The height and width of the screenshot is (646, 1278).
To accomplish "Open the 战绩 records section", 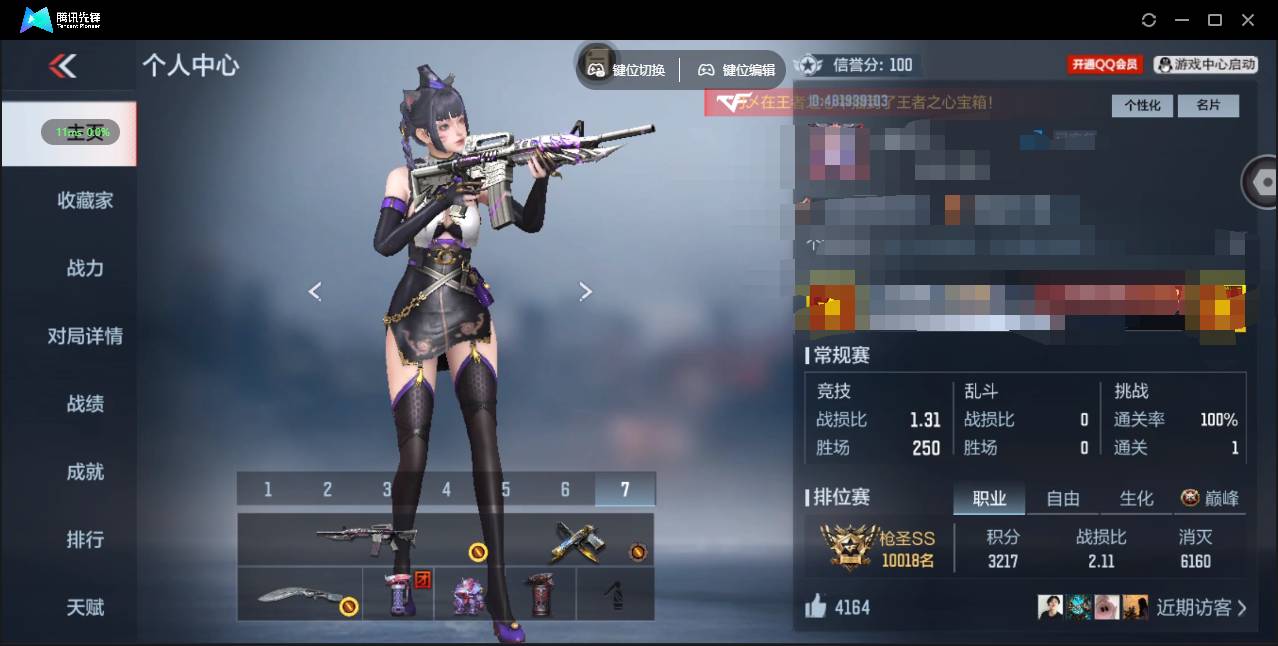I will [x=85, y=404].
